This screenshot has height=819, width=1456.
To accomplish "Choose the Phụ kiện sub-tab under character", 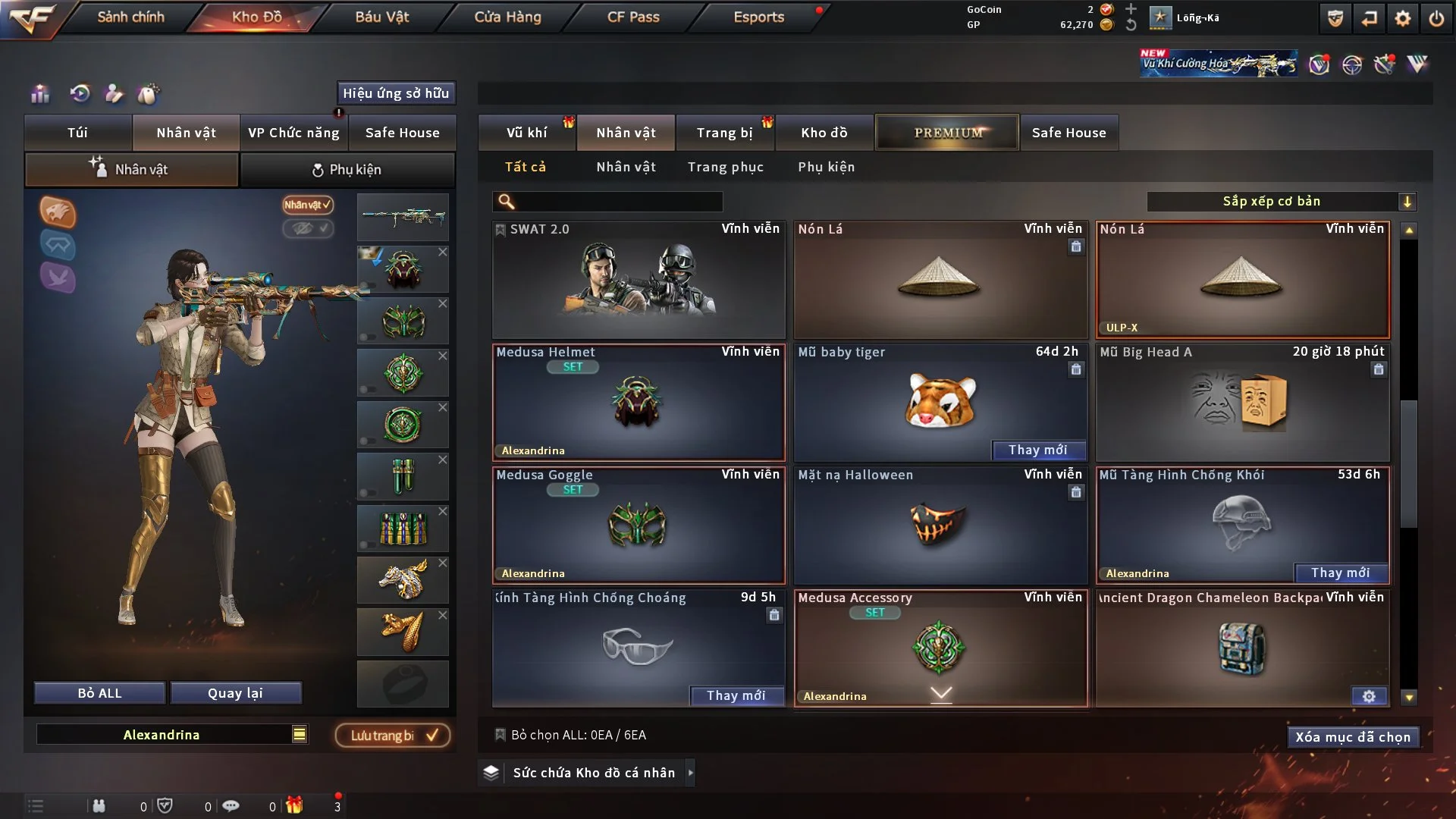I will coord(347,170).
